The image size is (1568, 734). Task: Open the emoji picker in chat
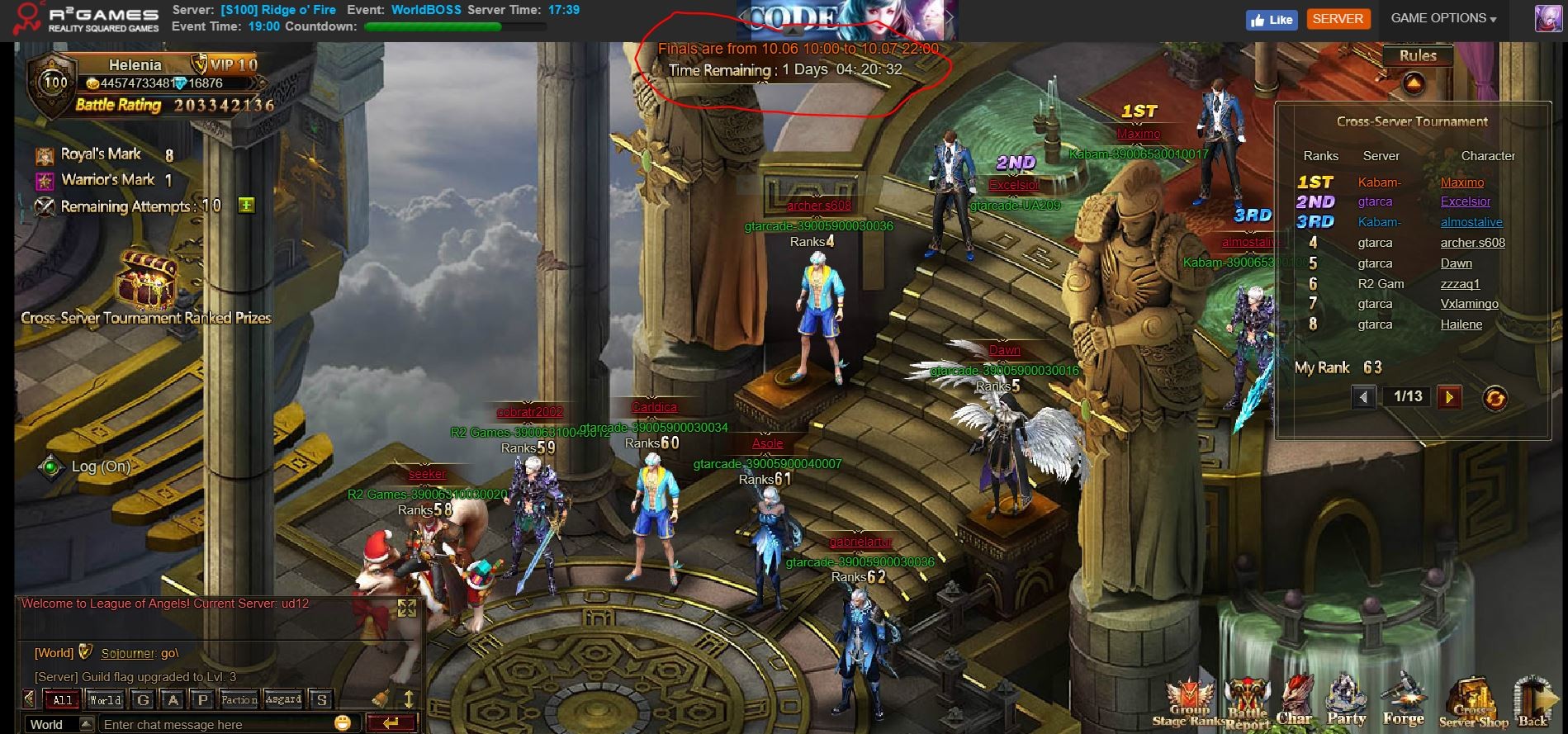(343, 723)
